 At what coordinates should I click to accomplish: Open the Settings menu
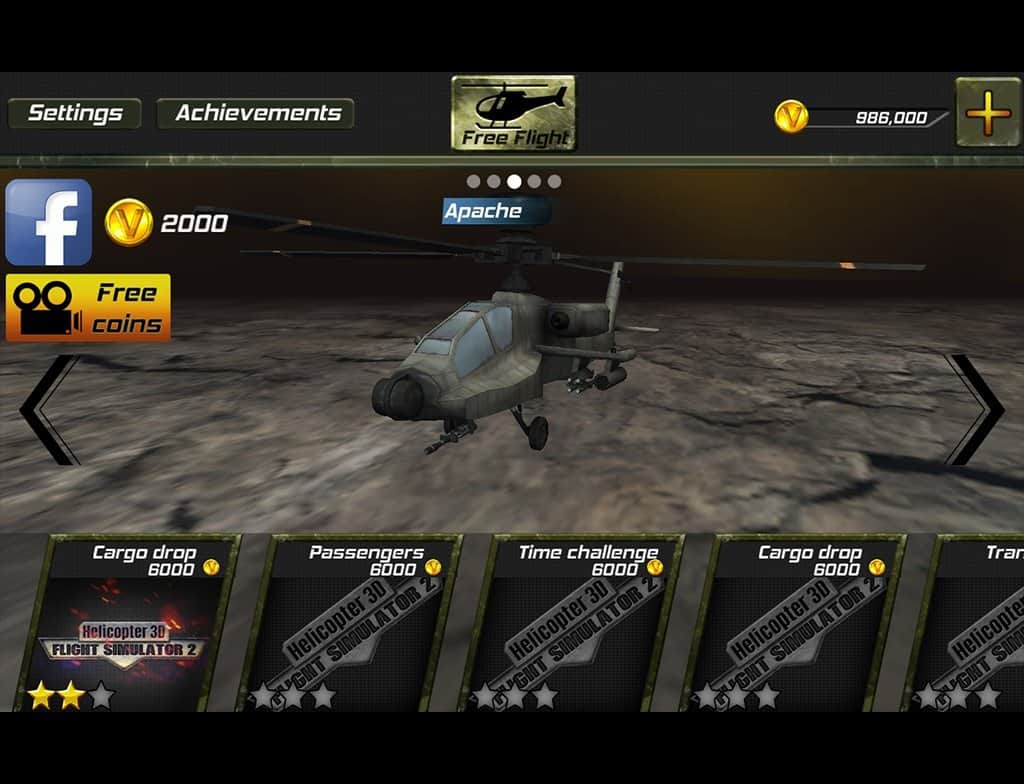(x=75, y=113)
